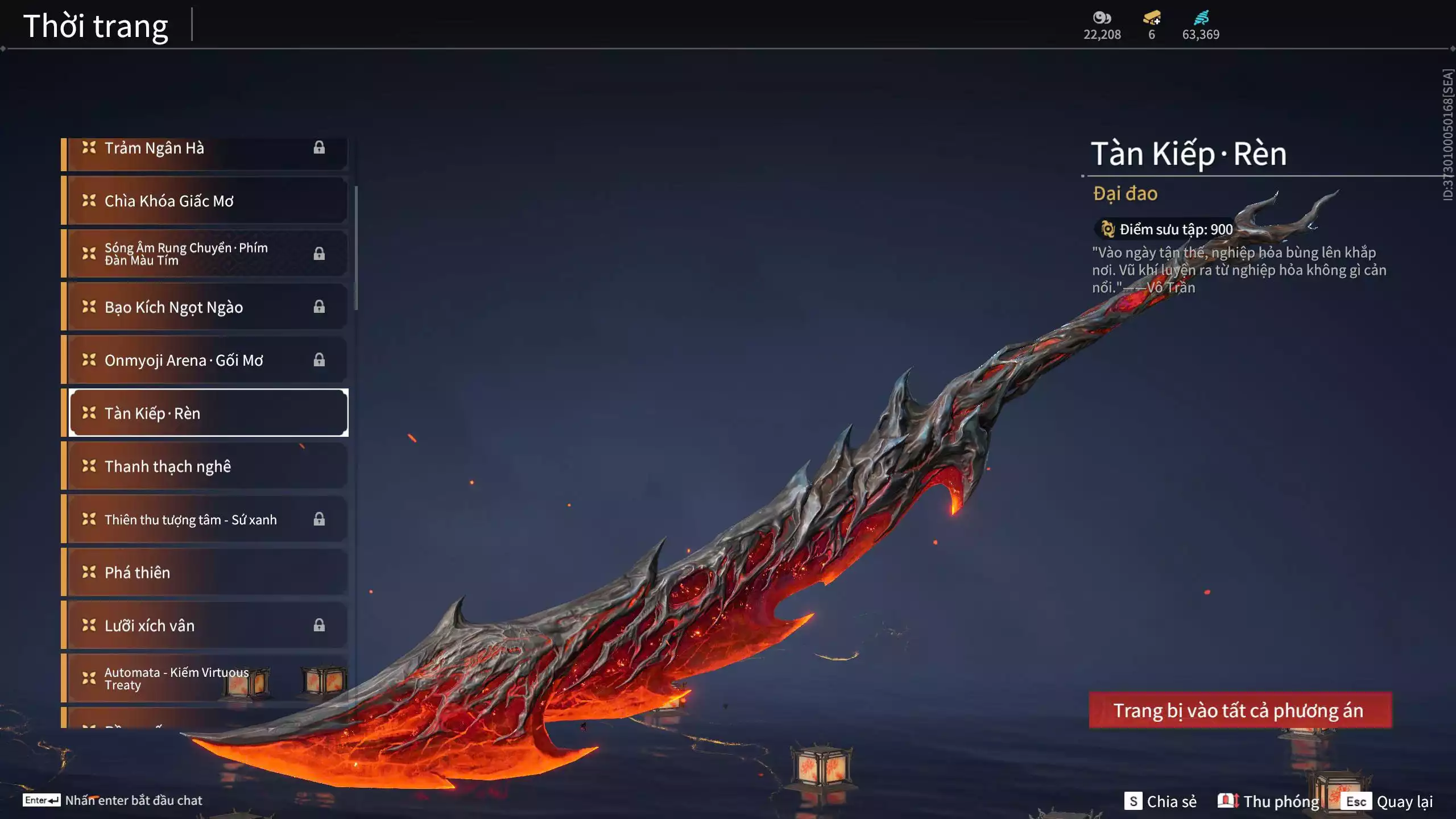1456x819 pixels.
Task: Pick the Bạo Kích Ngọt Ngào entry
Action: click(205, 307)
